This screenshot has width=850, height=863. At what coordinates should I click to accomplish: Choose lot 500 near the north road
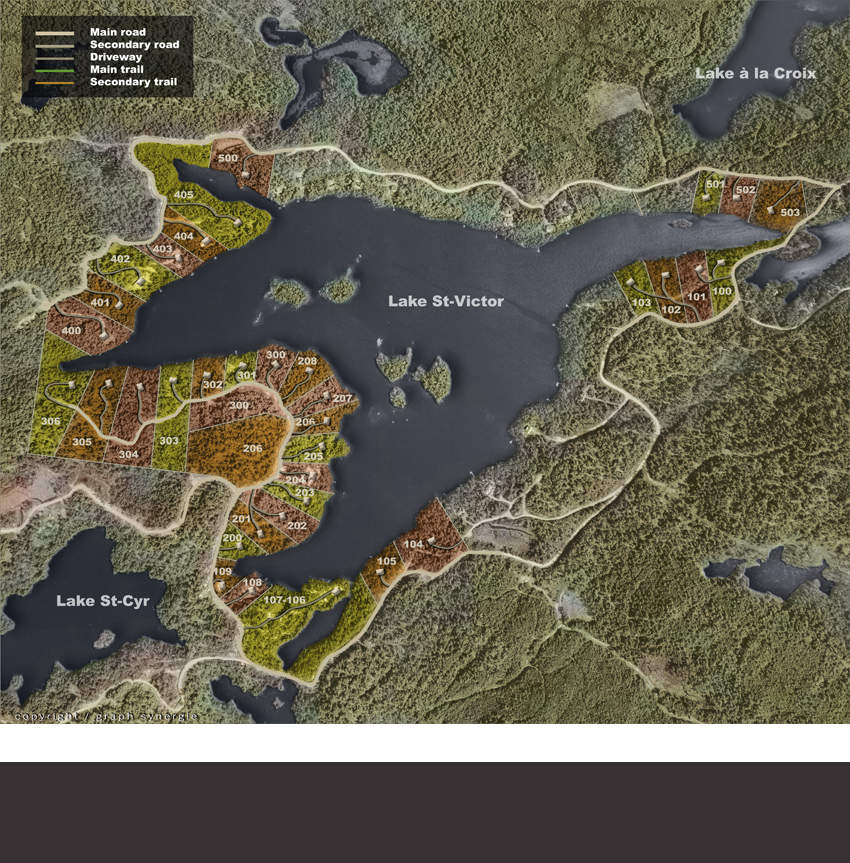point(228,159)
